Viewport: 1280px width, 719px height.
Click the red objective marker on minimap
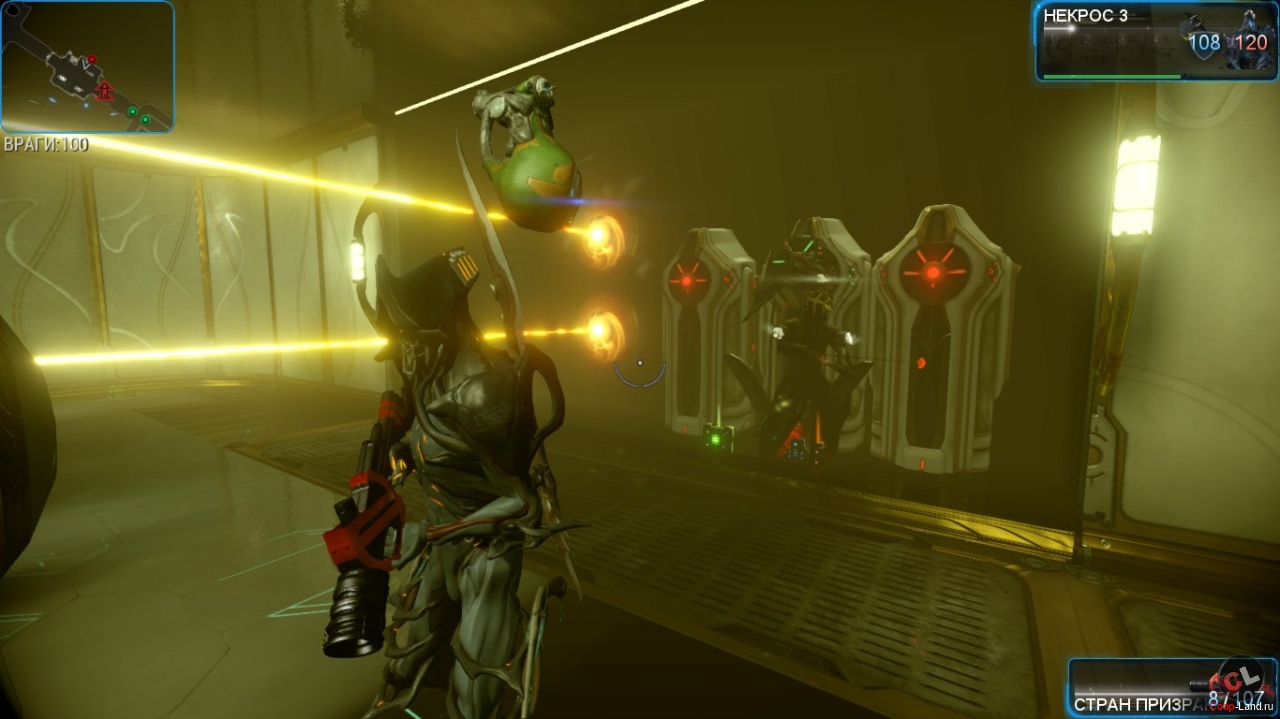click(104, 91)
